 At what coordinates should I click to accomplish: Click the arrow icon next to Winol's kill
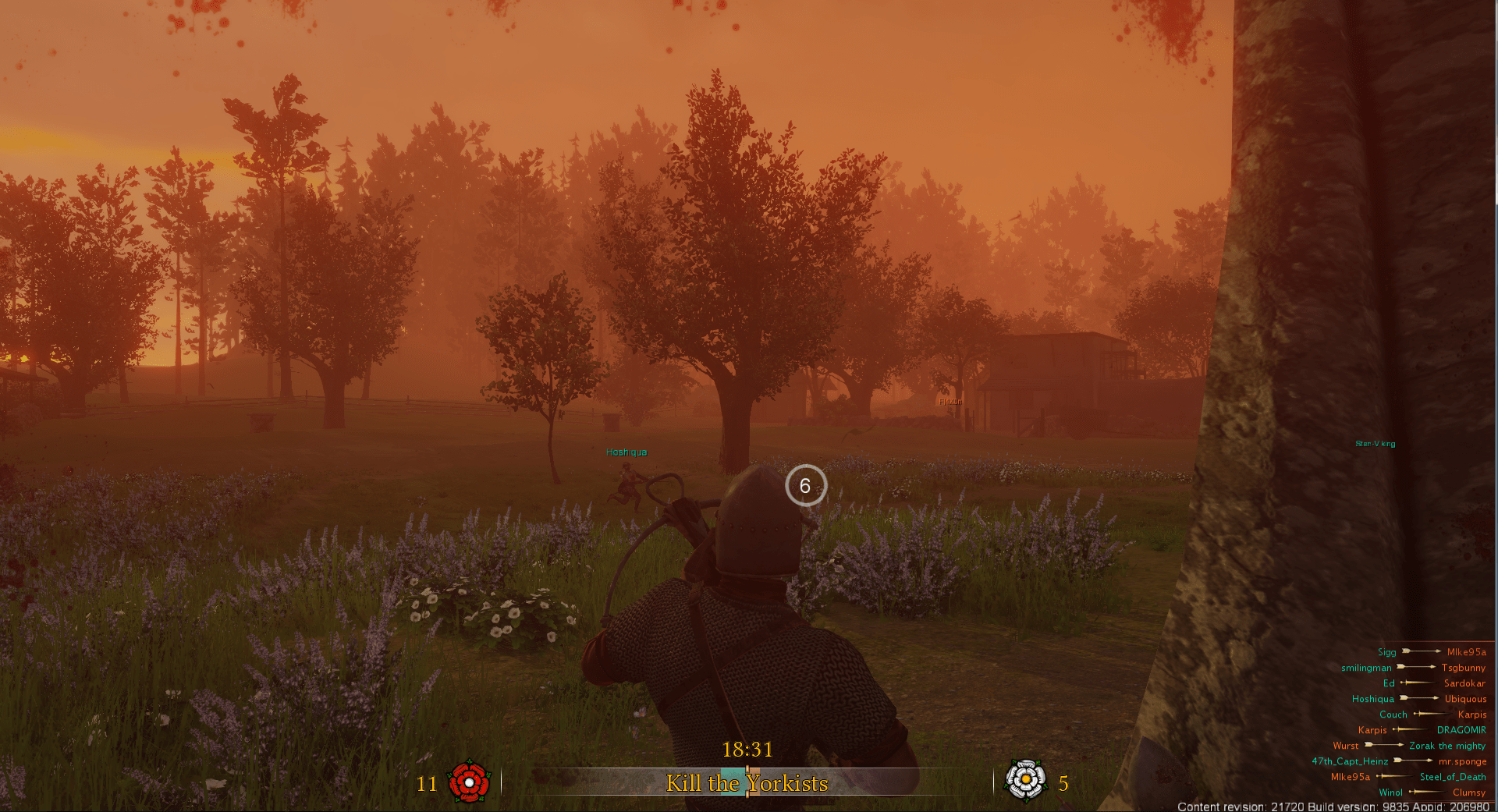coord(1427,792)
